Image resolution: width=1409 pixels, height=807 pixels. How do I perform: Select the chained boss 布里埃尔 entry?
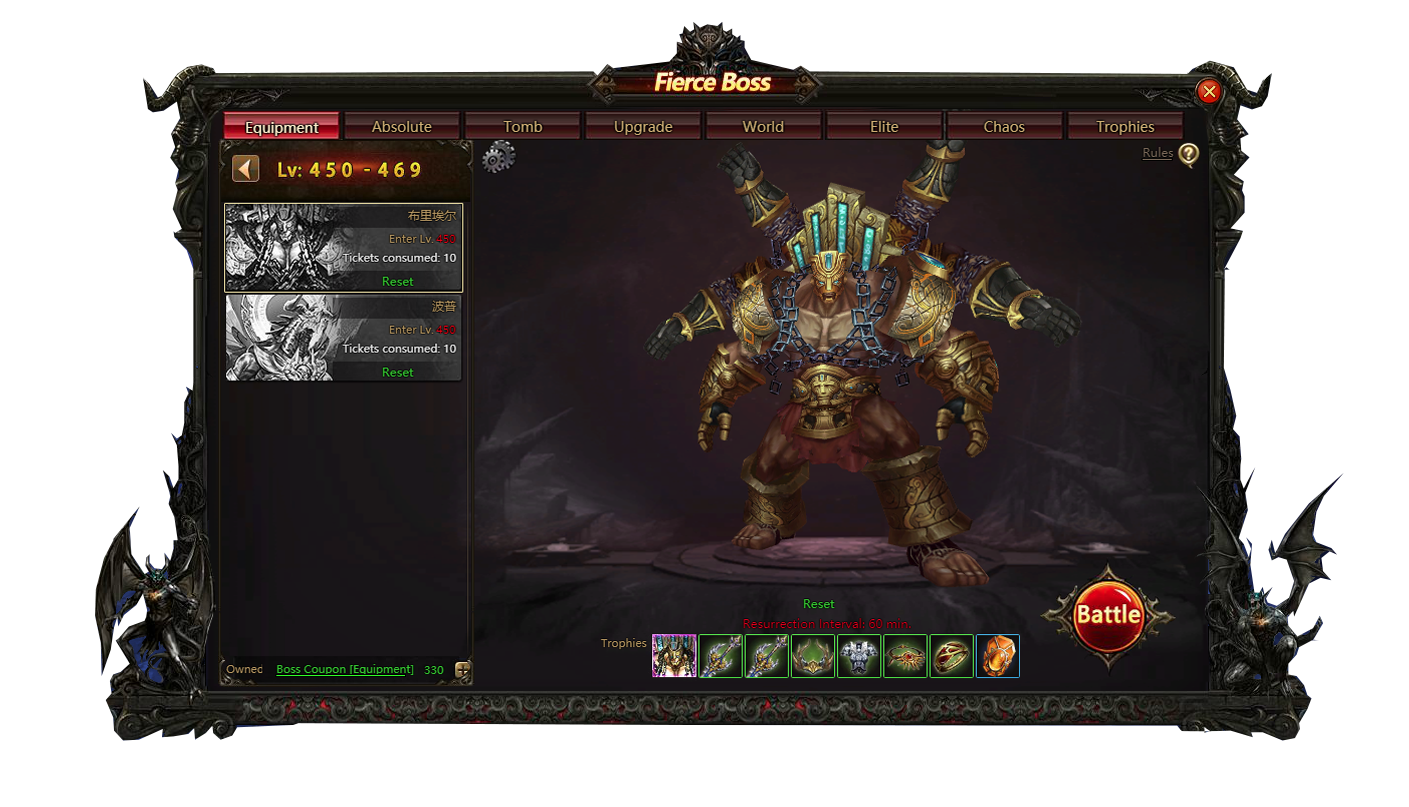(343, 247)
